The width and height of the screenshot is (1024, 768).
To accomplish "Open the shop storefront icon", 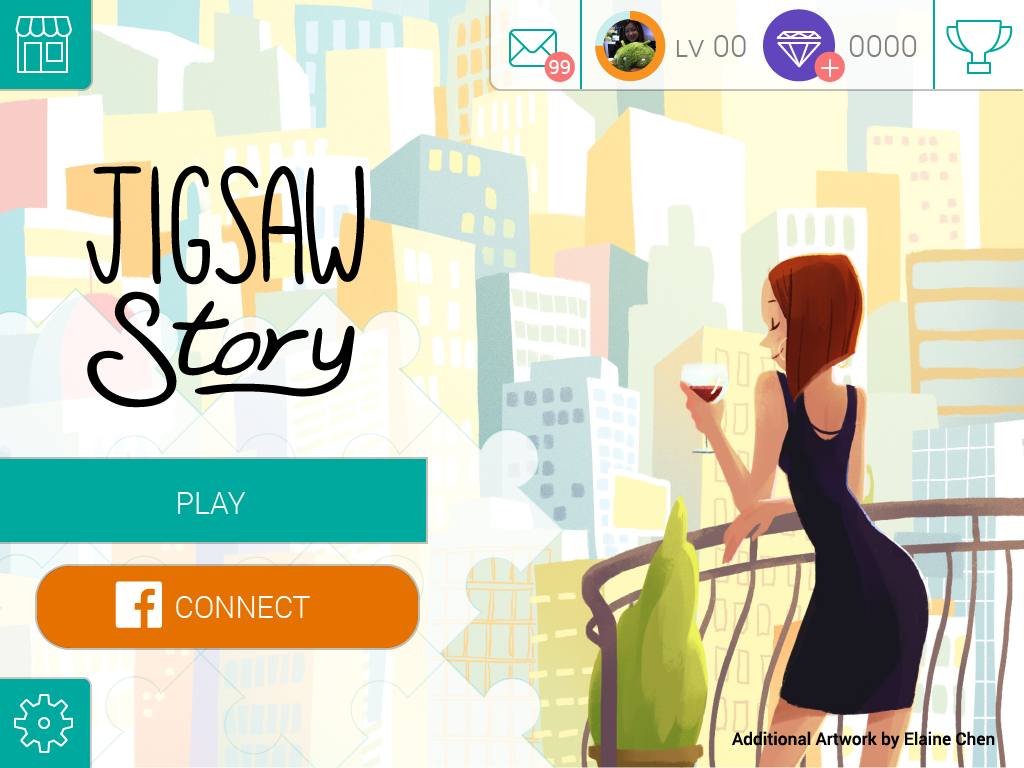I will (42, 43).
